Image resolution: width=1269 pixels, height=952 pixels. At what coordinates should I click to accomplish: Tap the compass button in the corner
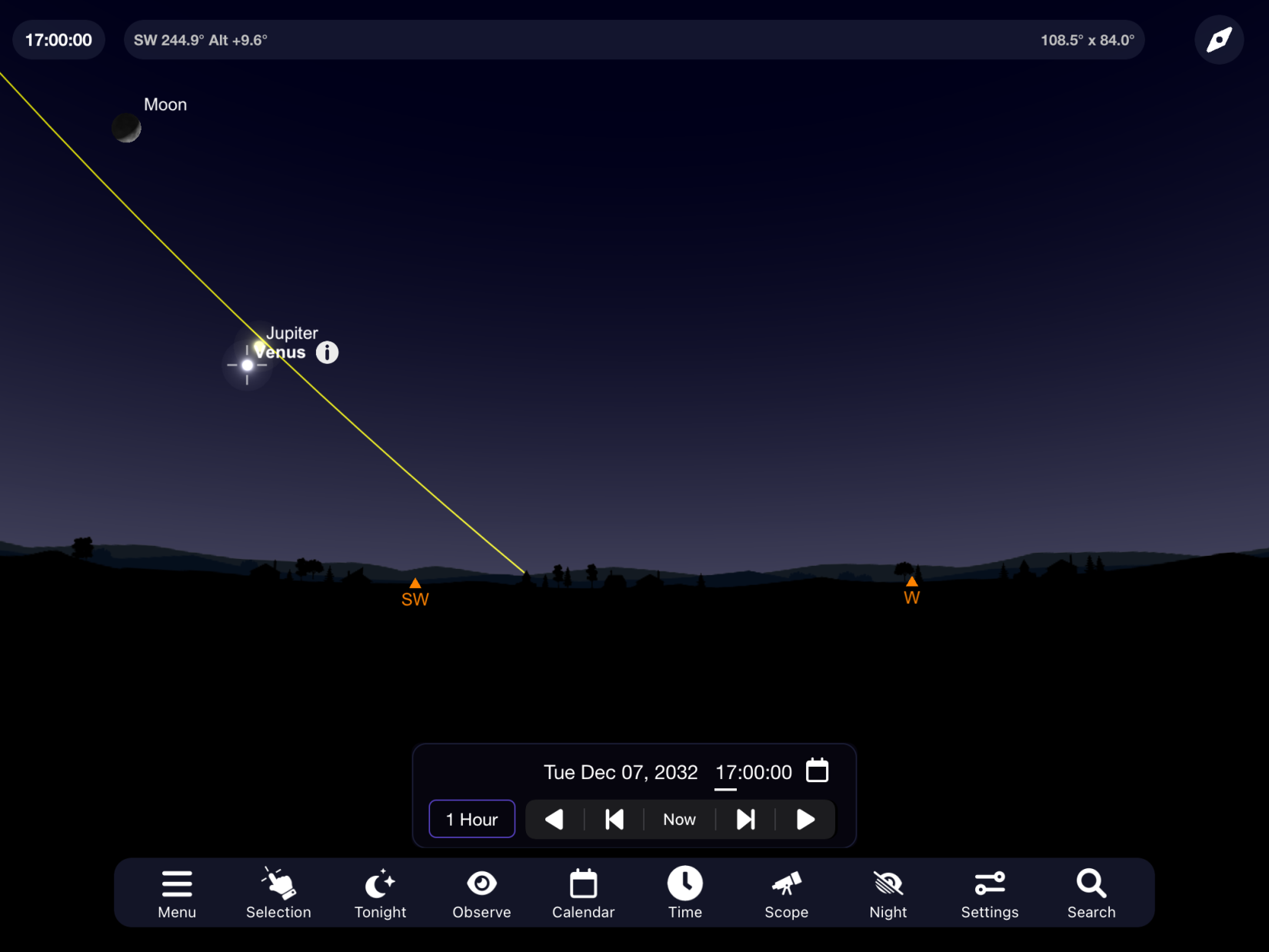click(1219, 40)
